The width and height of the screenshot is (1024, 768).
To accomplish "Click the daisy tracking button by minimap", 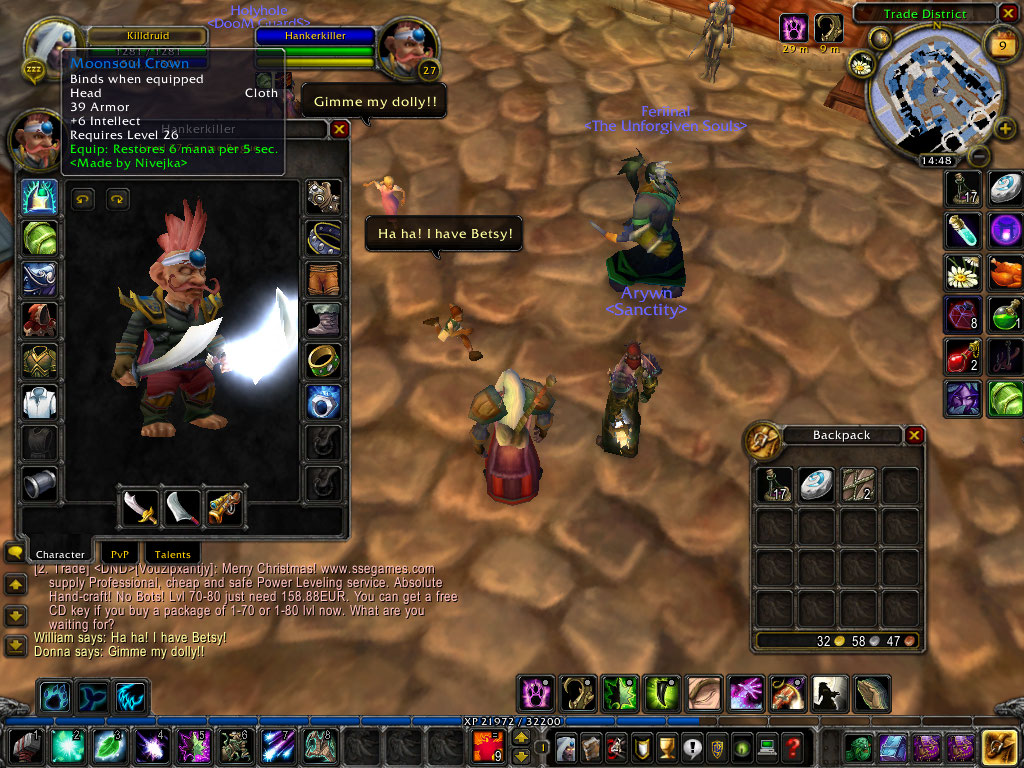I will (860, 65).
